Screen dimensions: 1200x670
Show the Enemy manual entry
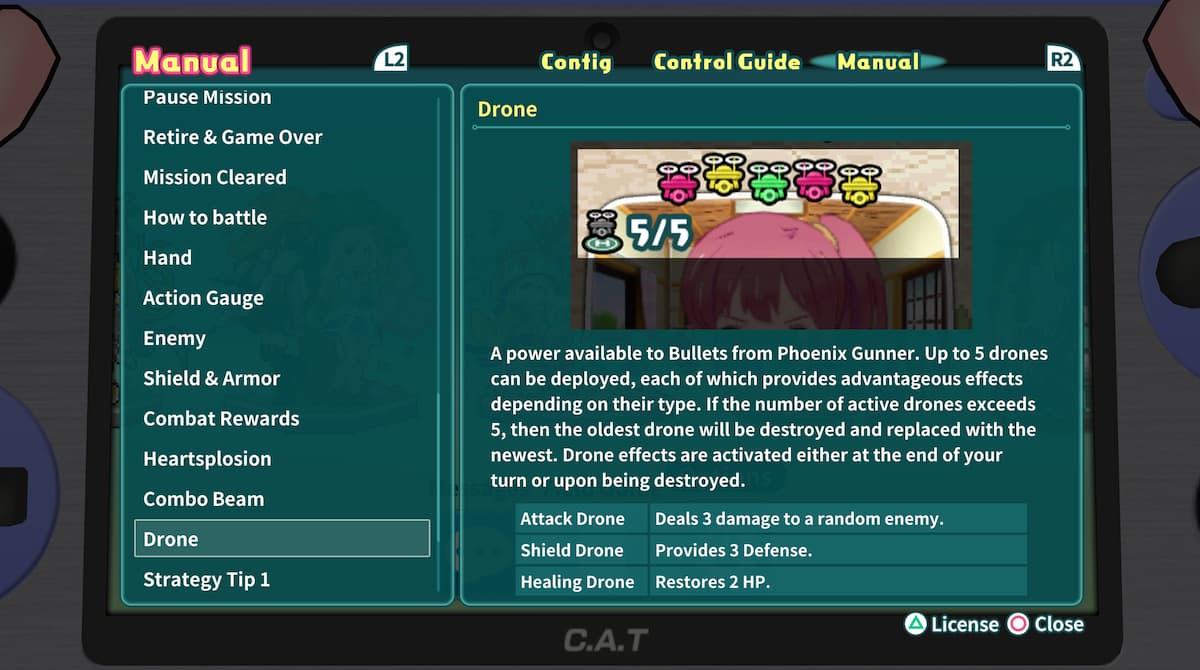coord(174,338)
